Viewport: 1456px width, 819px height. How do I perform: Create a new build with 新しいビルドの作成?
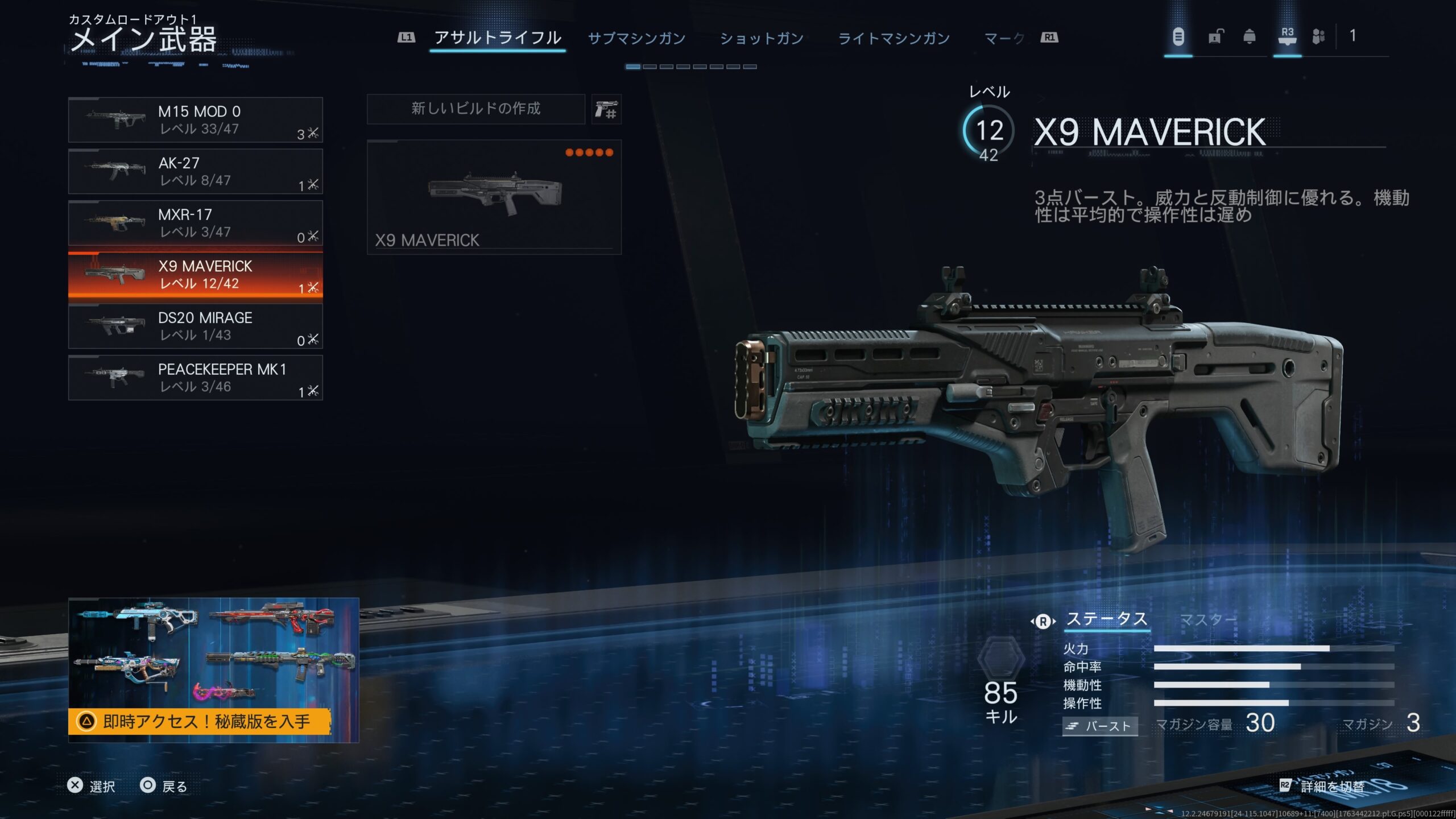(x=475, y=109)
